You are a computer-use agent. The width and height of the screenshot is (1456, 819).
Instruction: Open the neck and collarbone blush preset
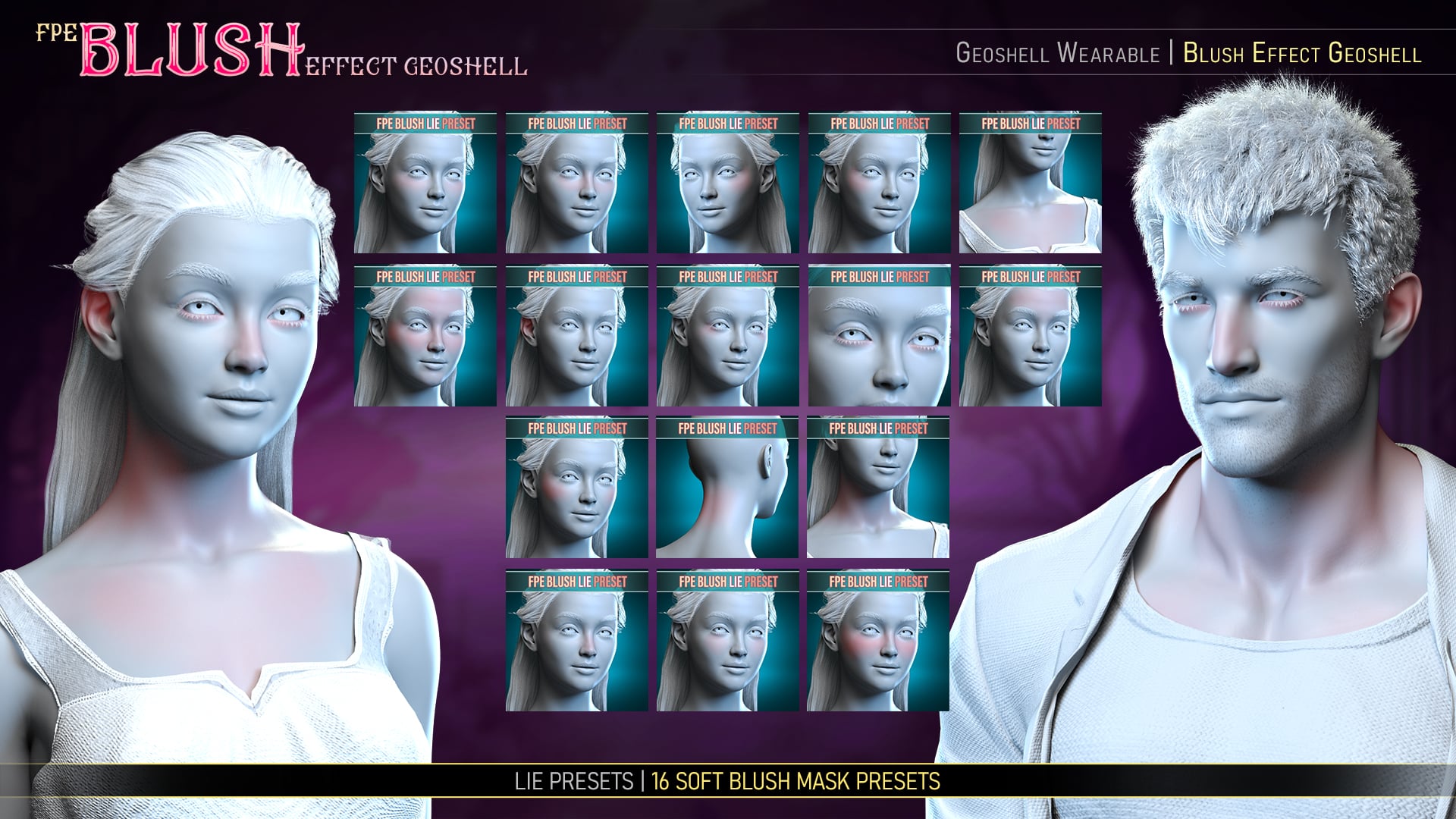878,488
